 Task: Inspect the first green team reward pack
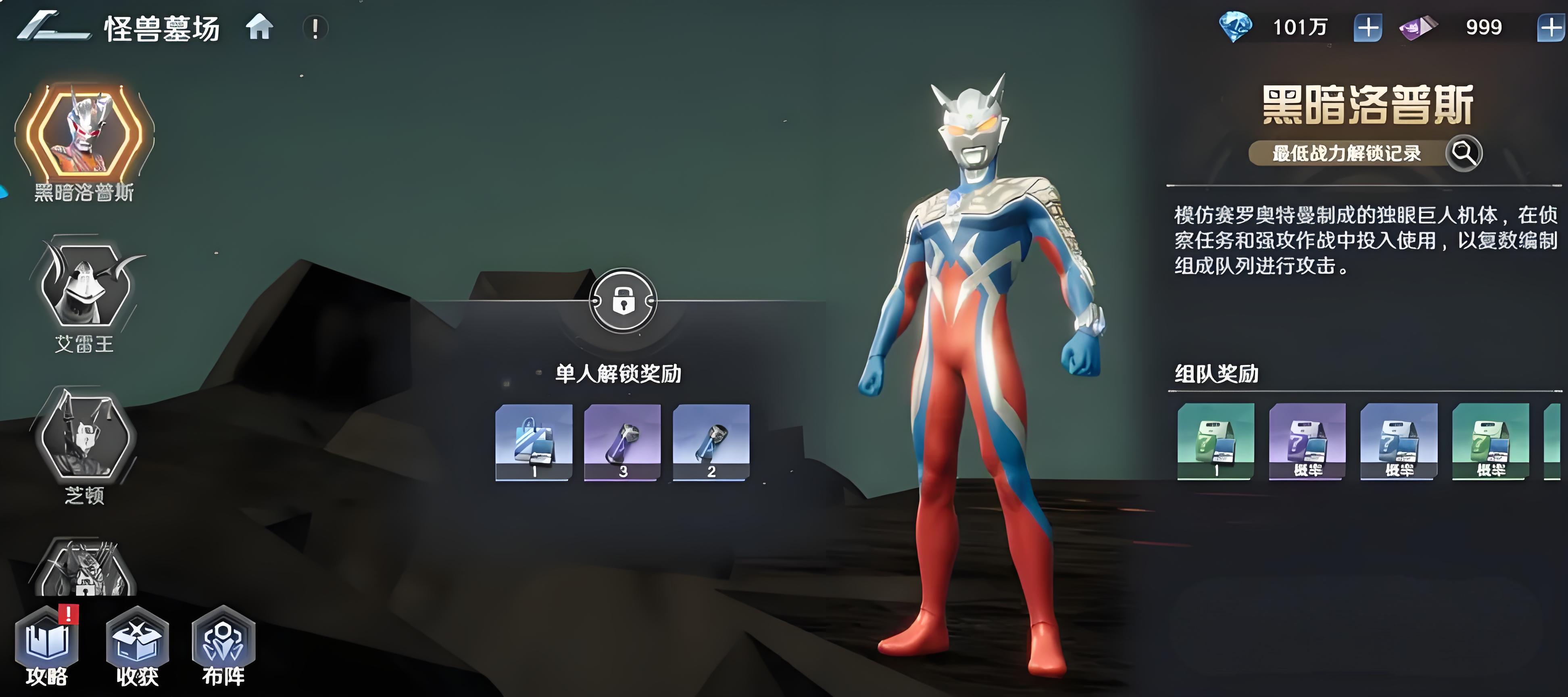coord(1216,441)
